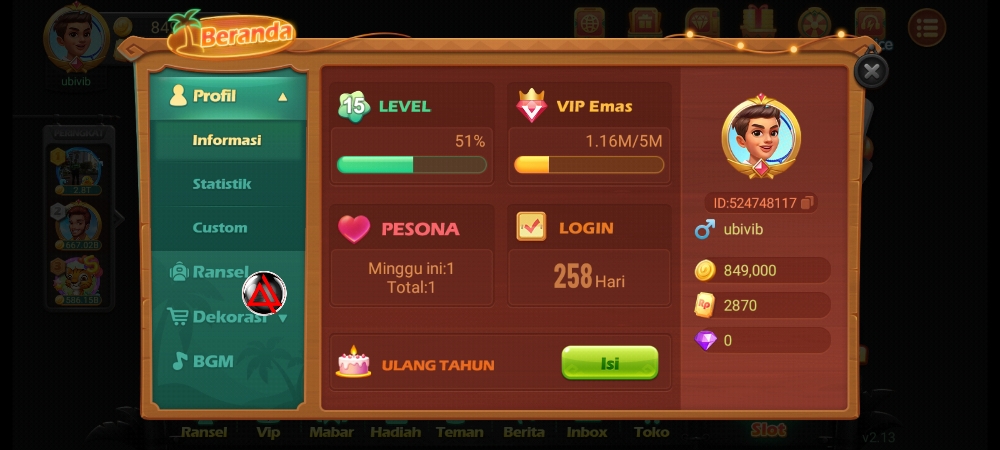Copy the player ID 524748117
The image size is (1000, 450).
tap(808, 203)
